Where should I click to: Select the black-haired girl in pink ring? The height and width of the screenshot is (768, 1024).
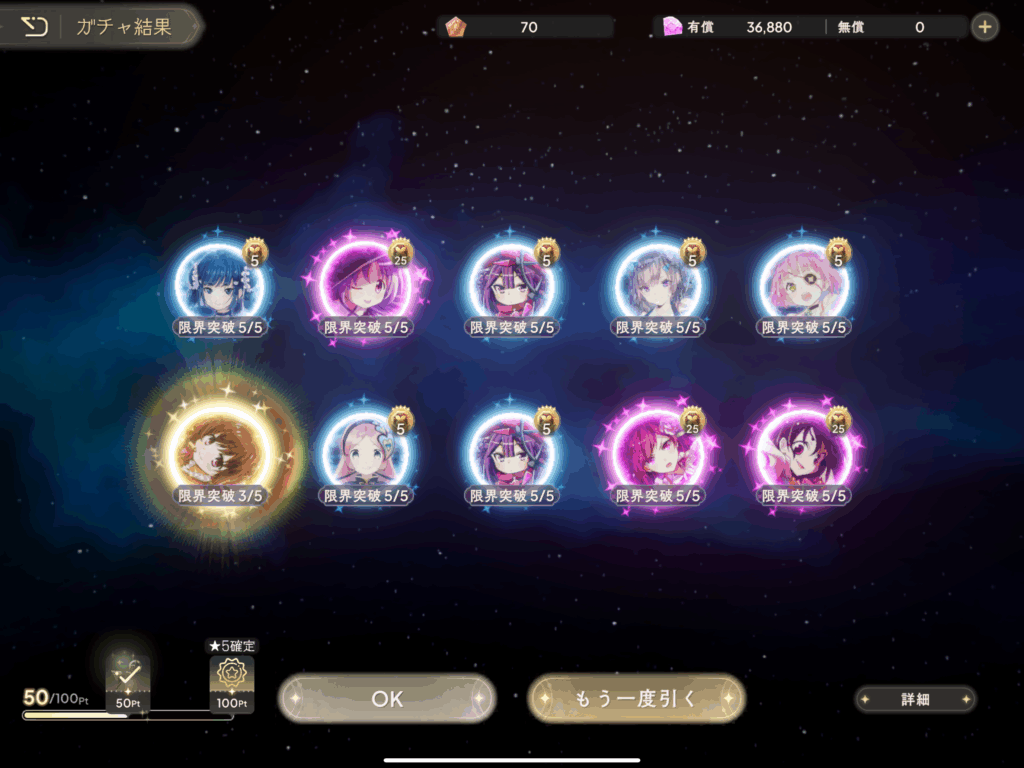click(803, 453)
